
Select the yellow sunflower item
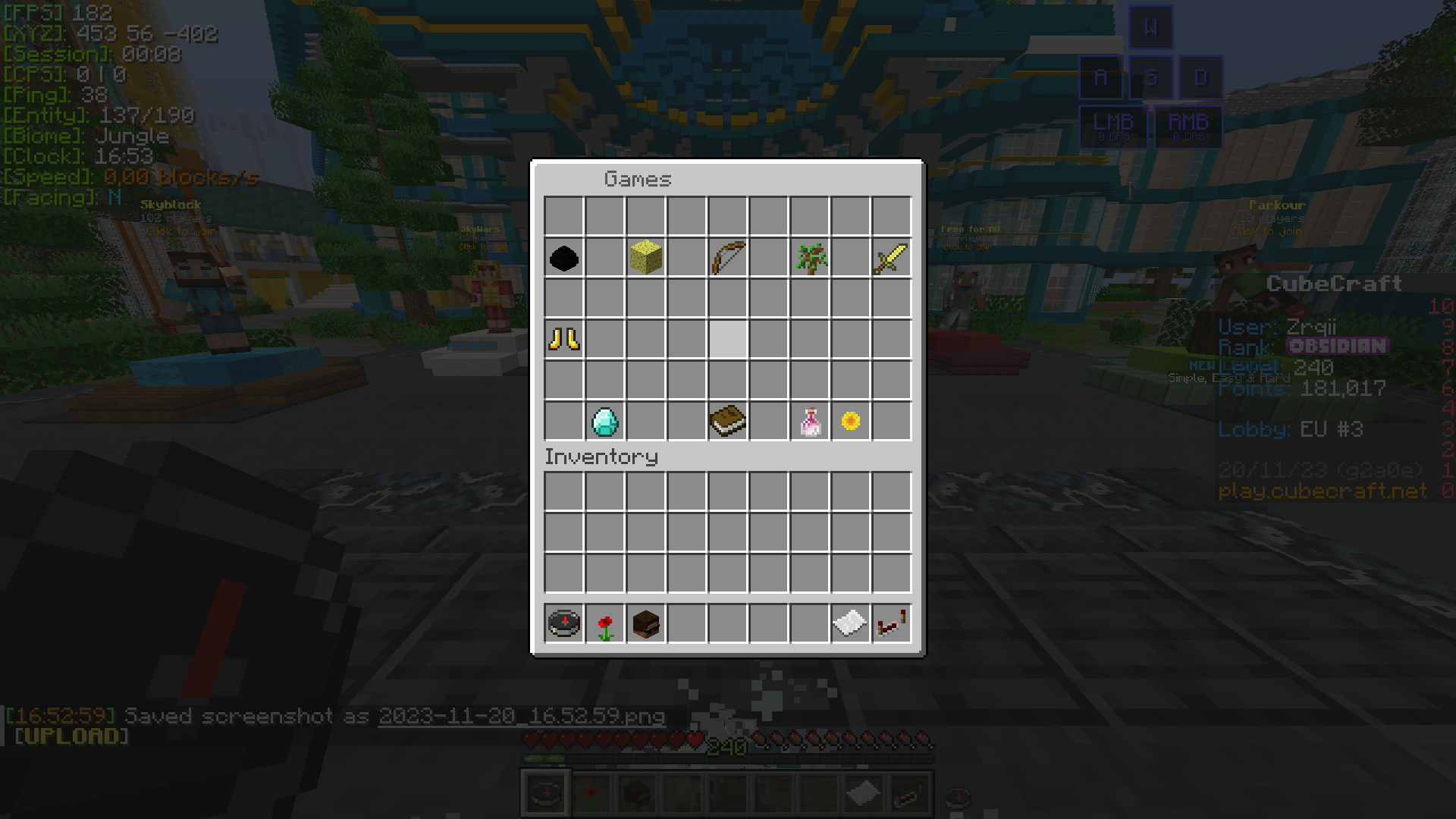point(850,422)
